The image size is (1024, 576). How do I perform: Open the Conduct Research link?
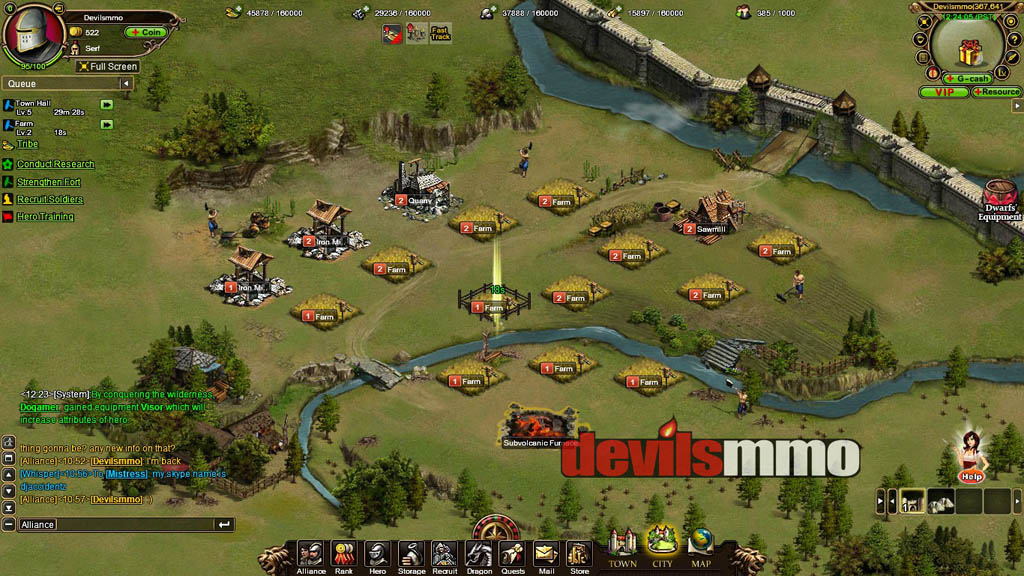55,164
